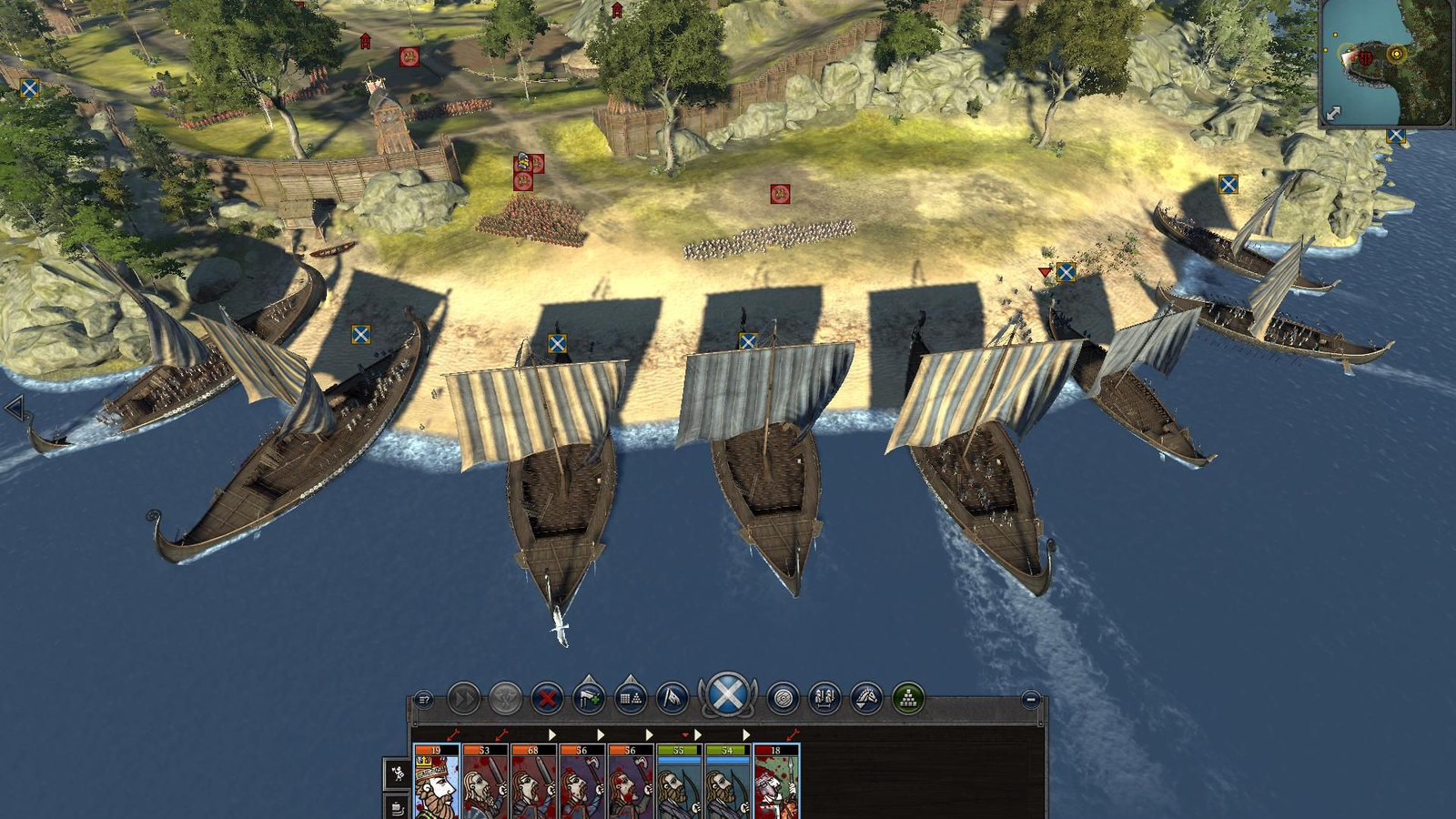Toggle the melee mode soldiers button
The width and height of the screenshot is (1456, 819).
(824, 699)
